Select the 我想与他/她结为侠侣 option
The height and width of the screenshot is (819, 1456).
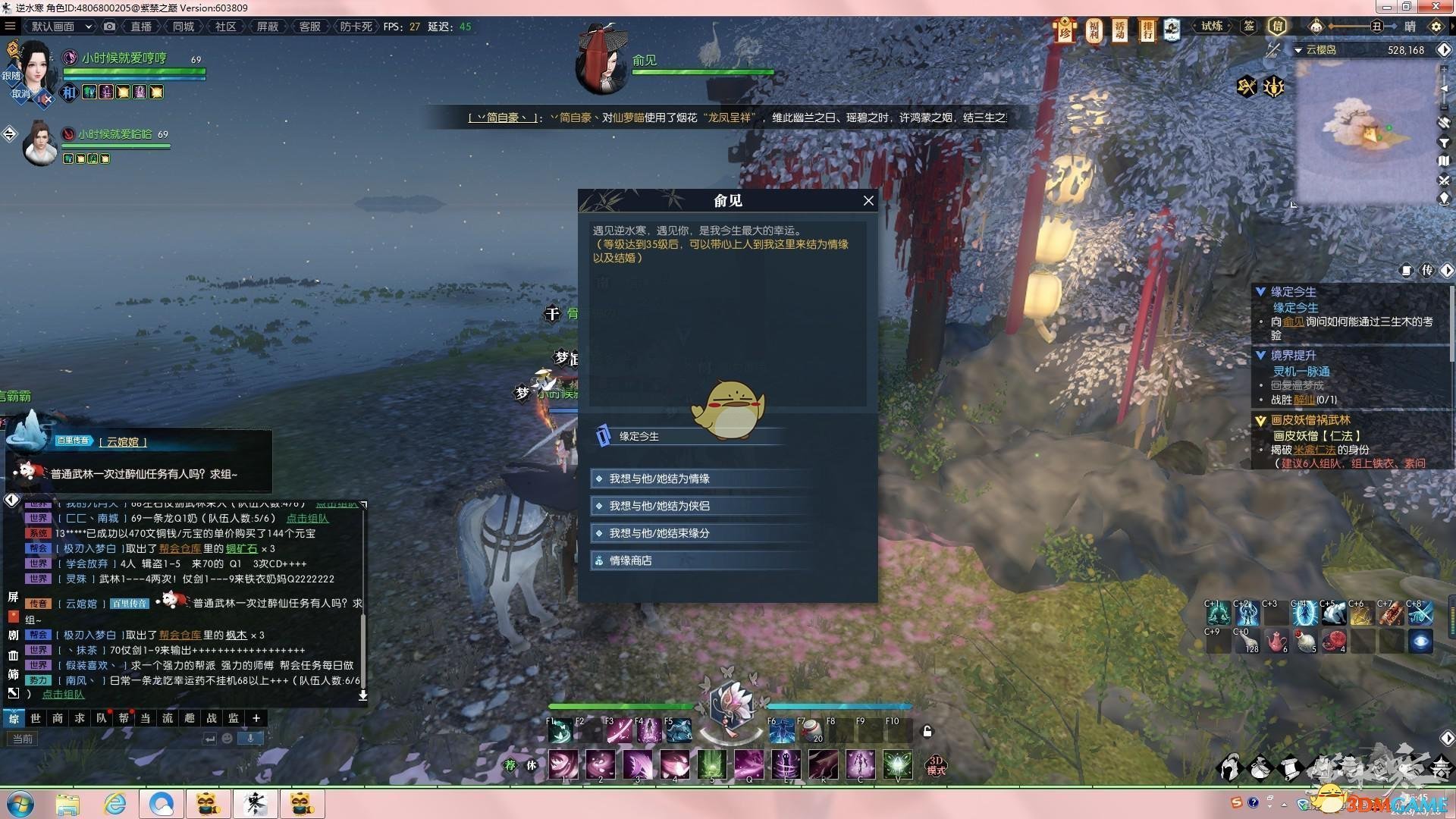click(x=659, y=506)
